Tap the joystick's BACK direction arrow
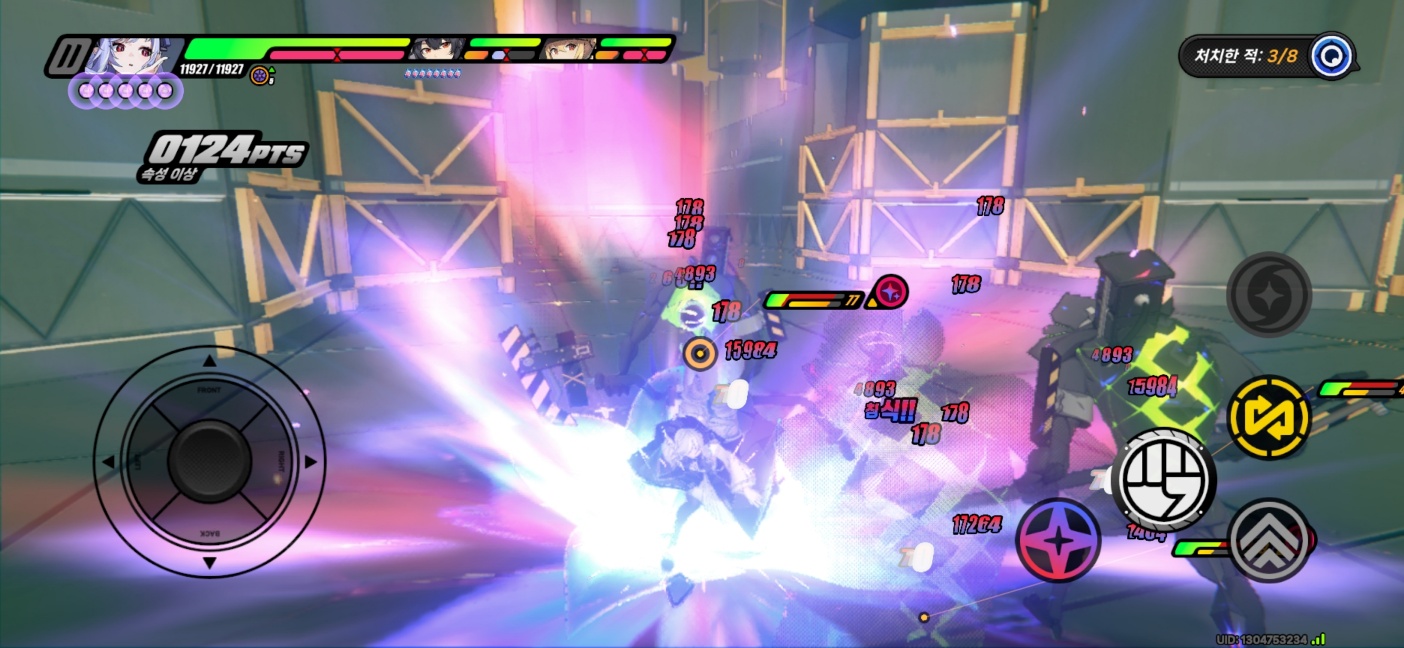This screenshot has height=648, width=1404. 209,563
